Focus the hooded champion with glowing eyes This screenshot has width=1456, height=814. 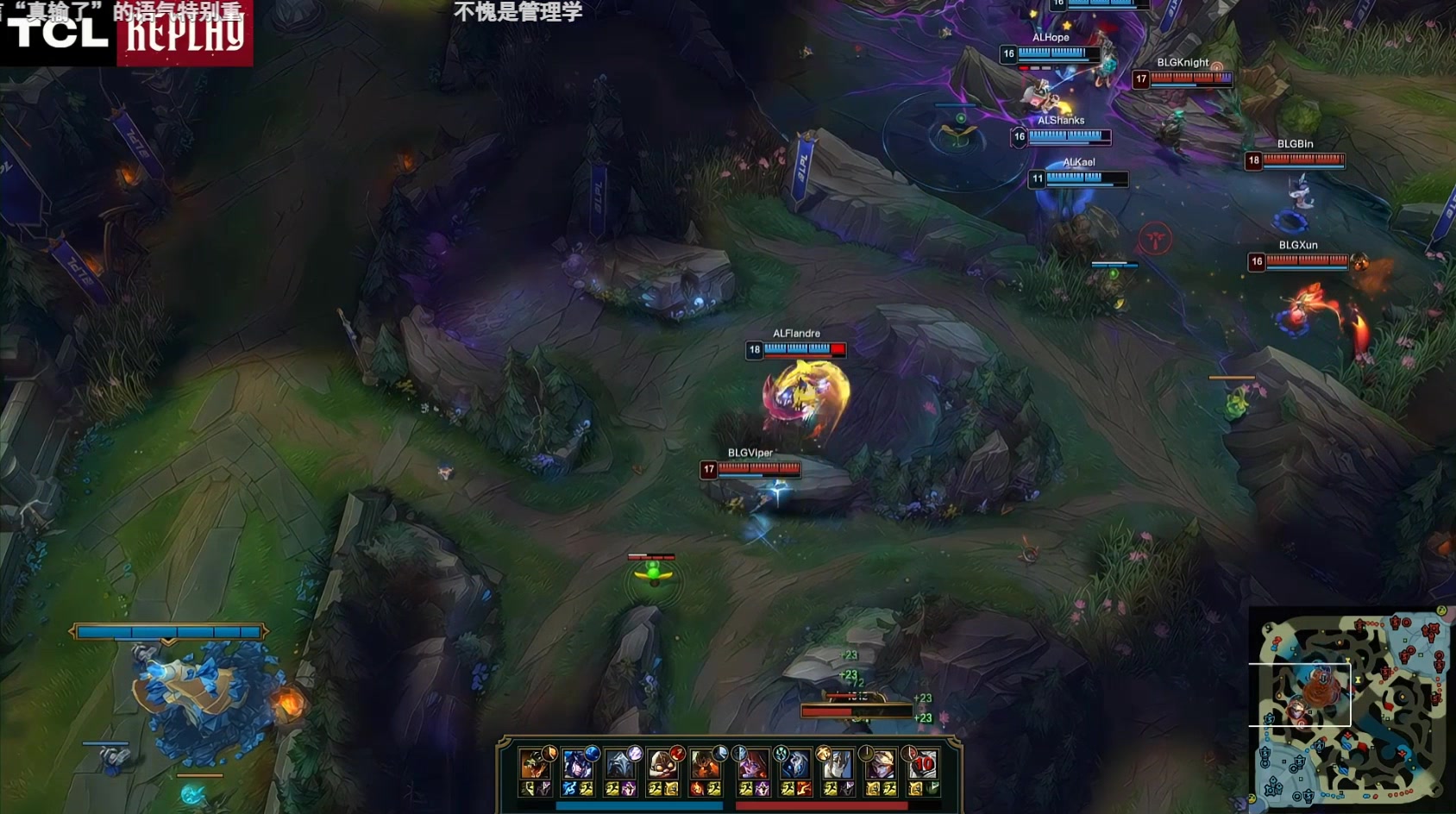click(x=662, y=765)
